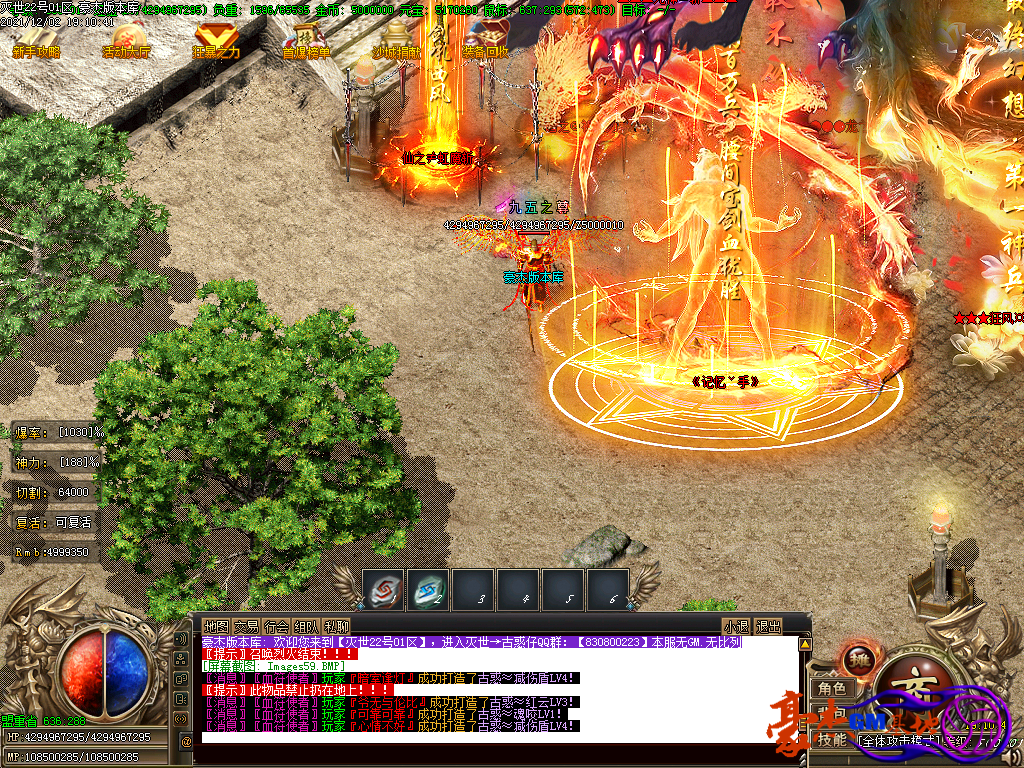
Task: Open the 活动大厅 activity hall
Action: [x=127, y=38]
